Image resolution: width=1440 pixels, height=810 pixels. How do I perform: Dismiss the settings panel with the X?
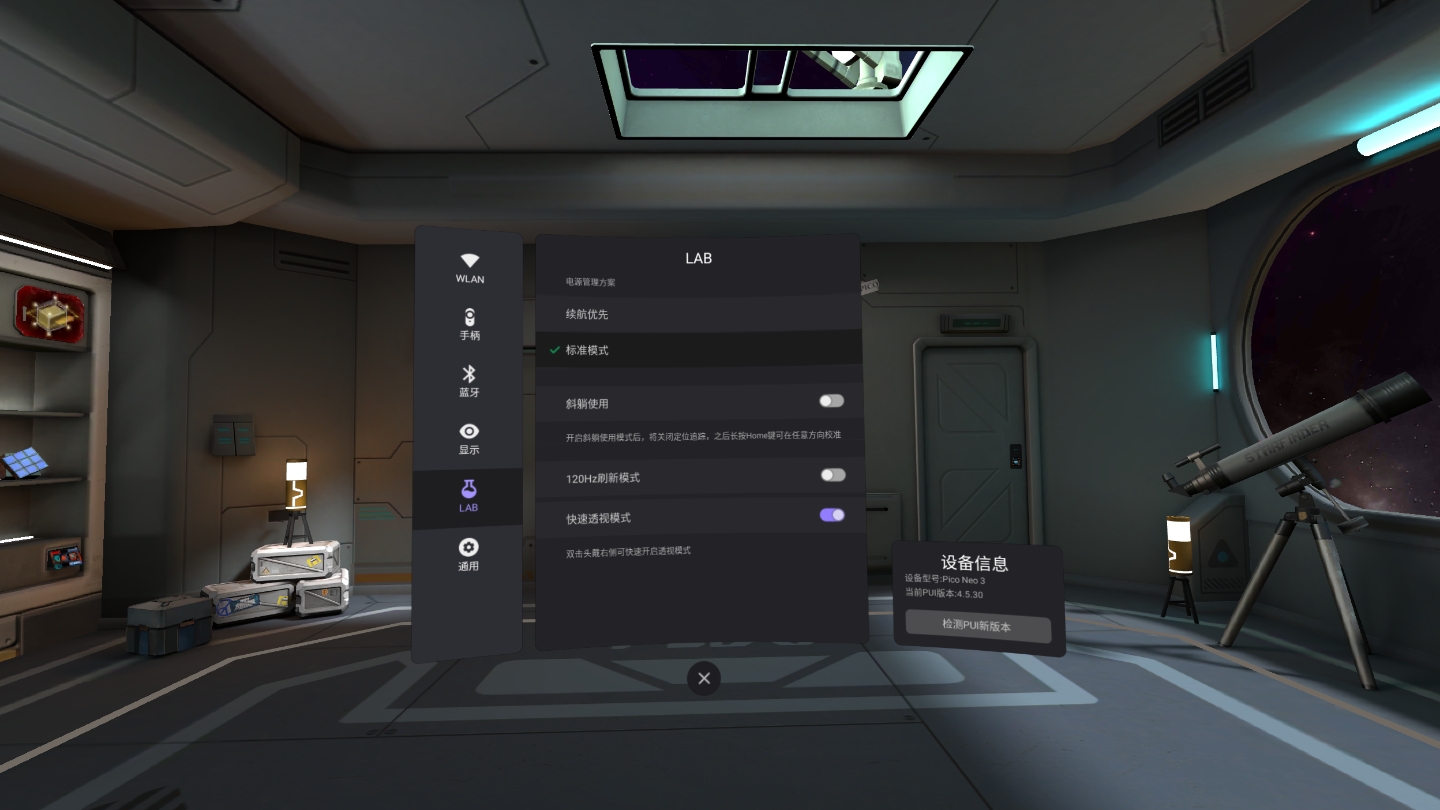pos(703,678)
